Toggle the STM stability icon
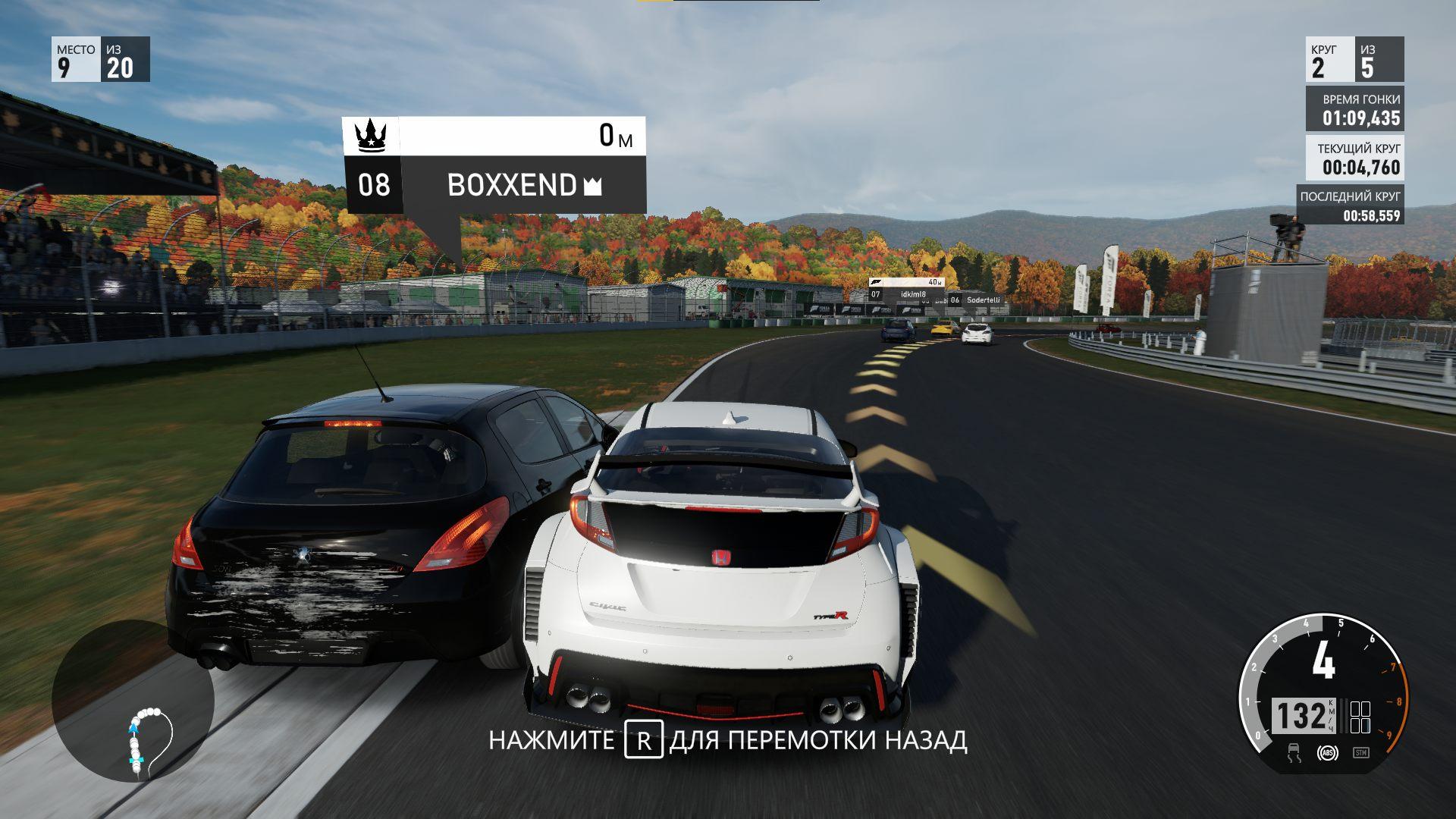This screenshot has width=1456, height=819. (1360, 753)
